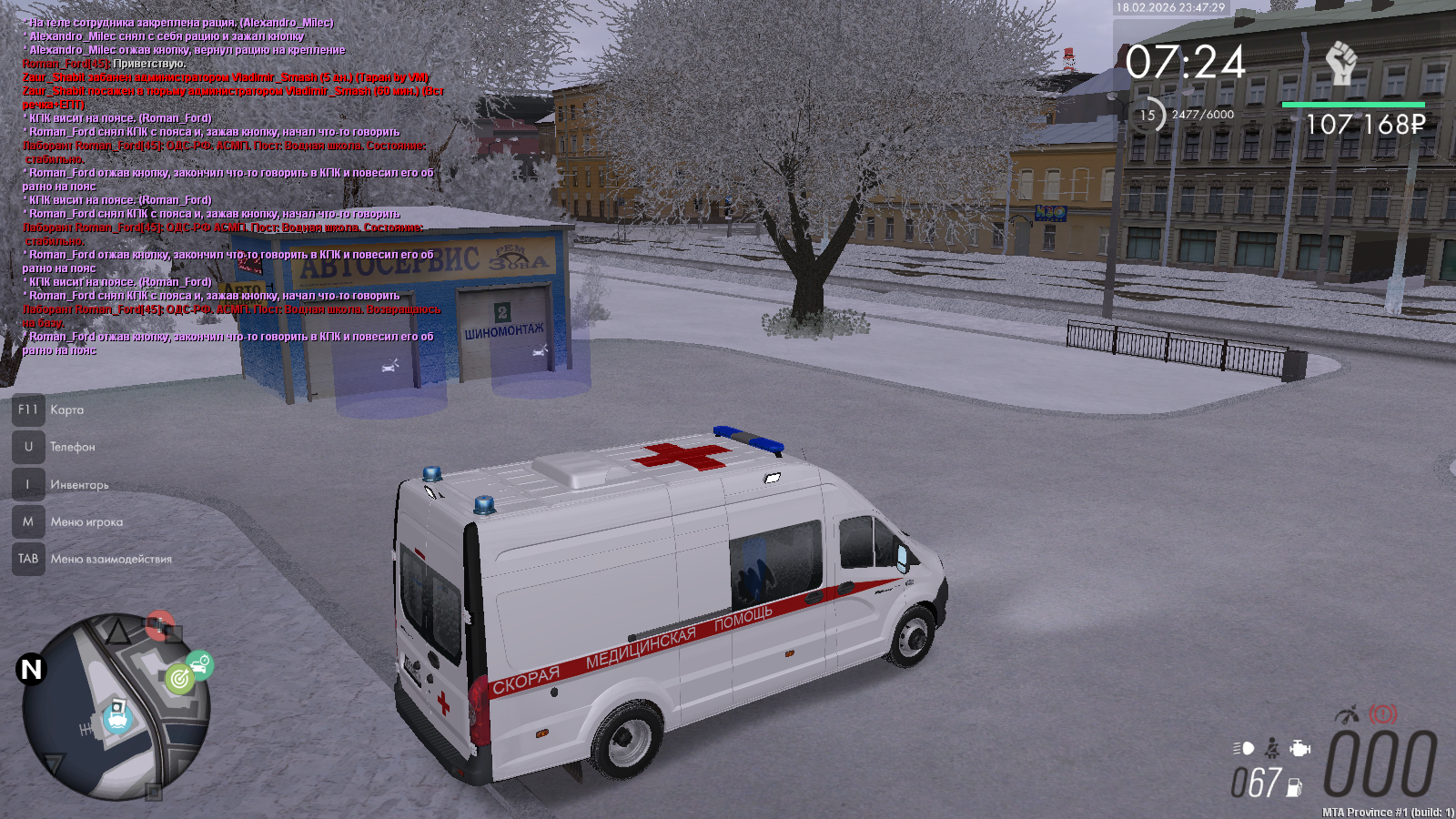This screenshot has width=1456, height=819.
Task: Toggle the engine indicator icon
Action: click(x=1300, y=748)
